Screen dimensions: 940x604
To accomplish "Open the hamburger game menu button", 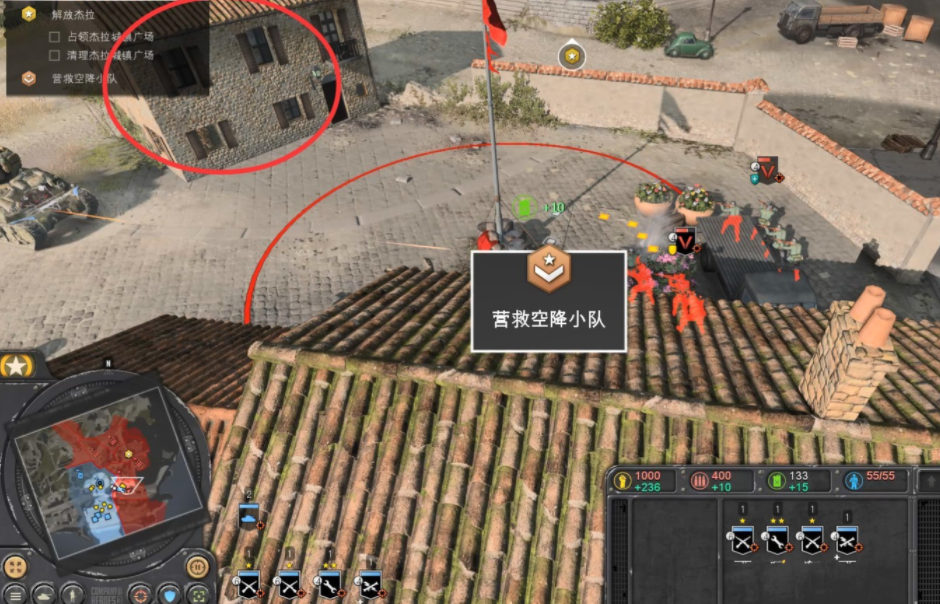I will 15,596.
